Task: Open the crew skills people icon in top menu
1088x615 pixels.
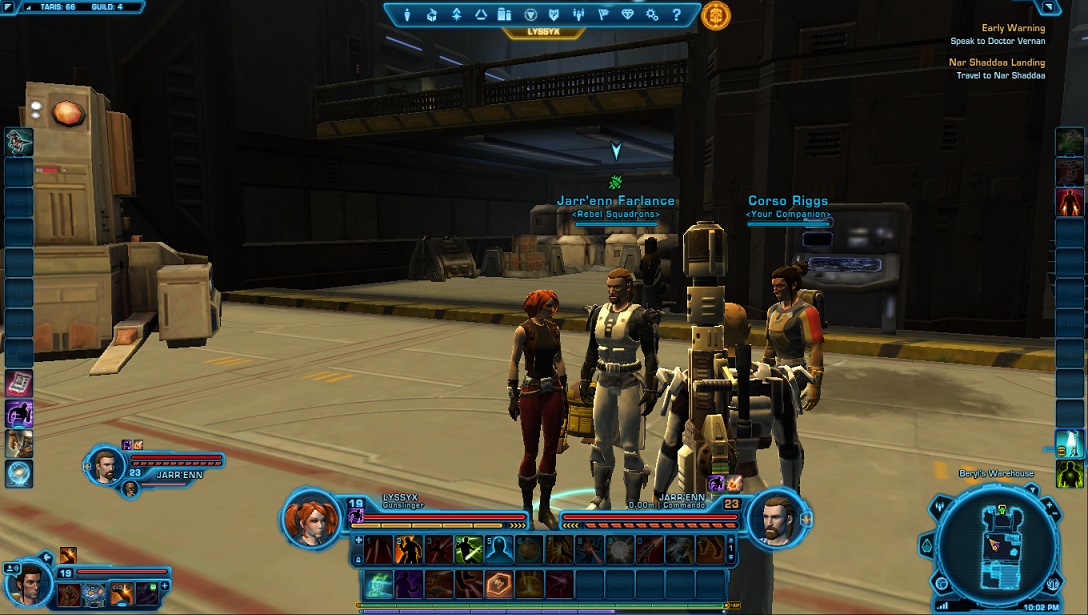Action: (x=579, y=15)
